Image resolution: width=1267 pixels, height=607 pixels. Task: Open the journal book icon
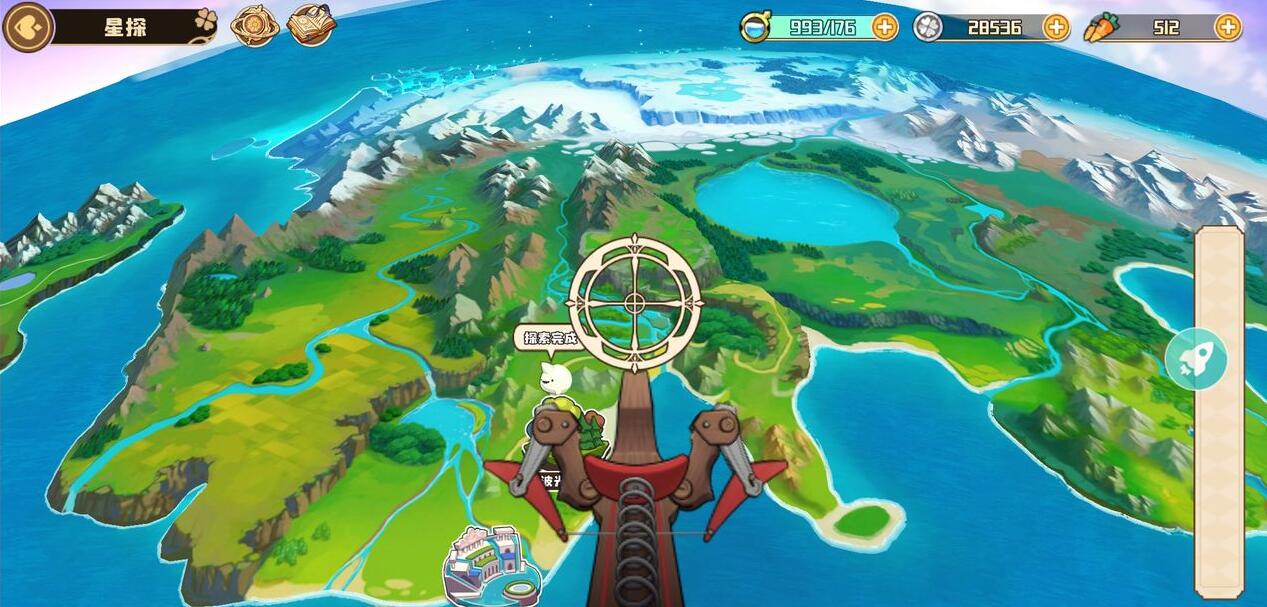[311, 26]
